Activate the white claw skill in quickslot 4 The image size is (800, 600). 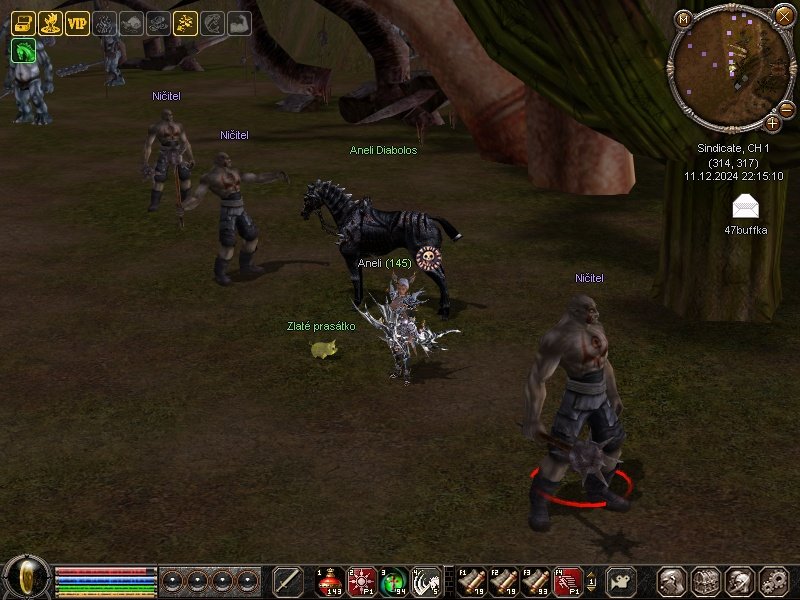425,581
